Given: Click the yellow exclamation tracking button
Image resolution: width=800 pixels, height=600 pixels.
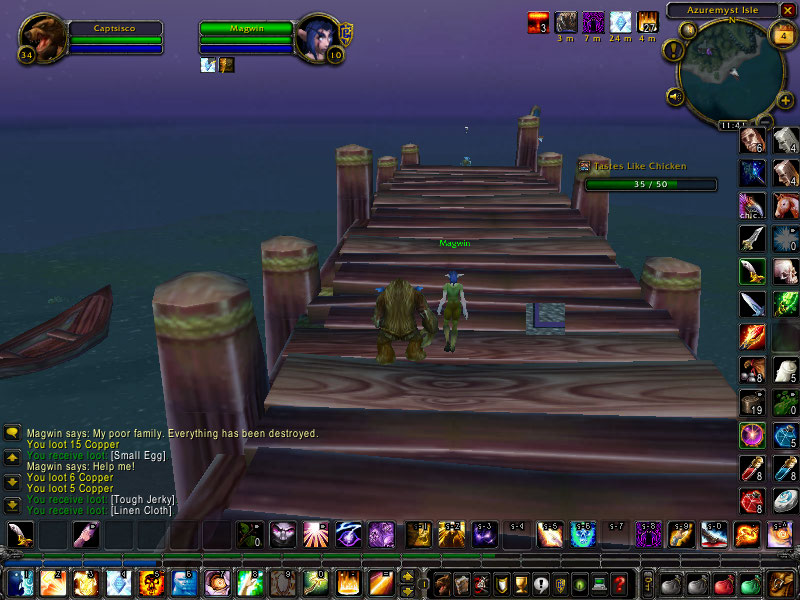Looking at the screenshot, I should [x=675, y=49].
